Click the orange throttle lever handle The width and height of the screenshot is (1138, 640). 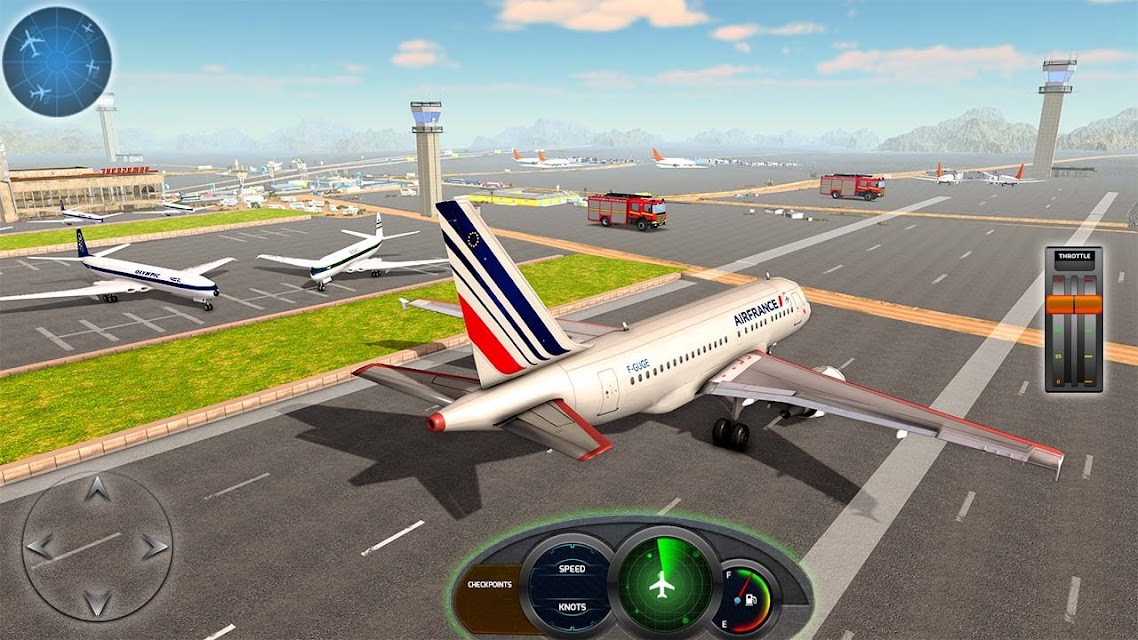click(x=1073, y=304)
